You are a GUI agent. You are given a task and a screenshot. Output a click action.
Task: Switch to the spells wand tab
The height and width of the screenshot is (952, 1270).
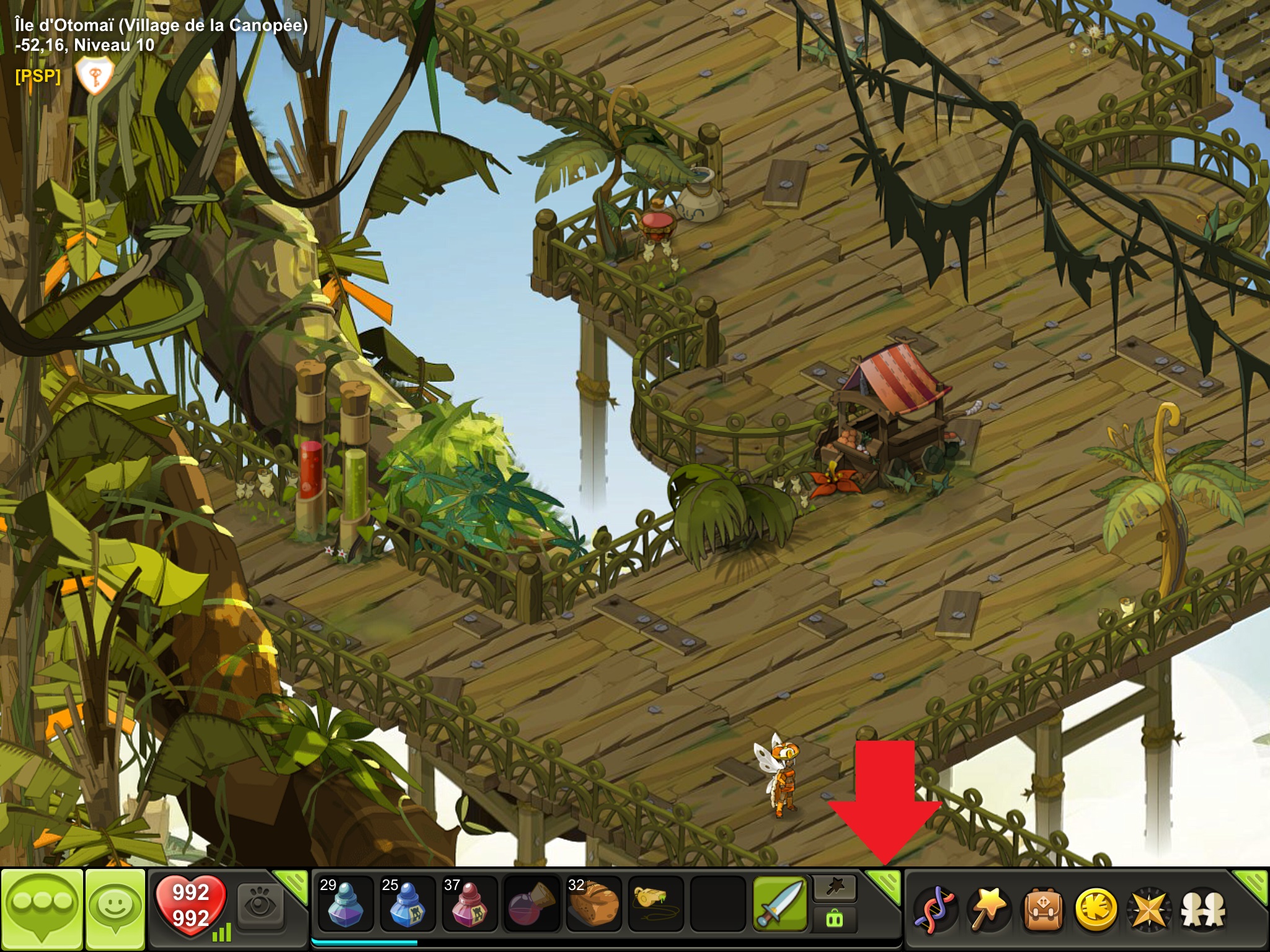835,889
